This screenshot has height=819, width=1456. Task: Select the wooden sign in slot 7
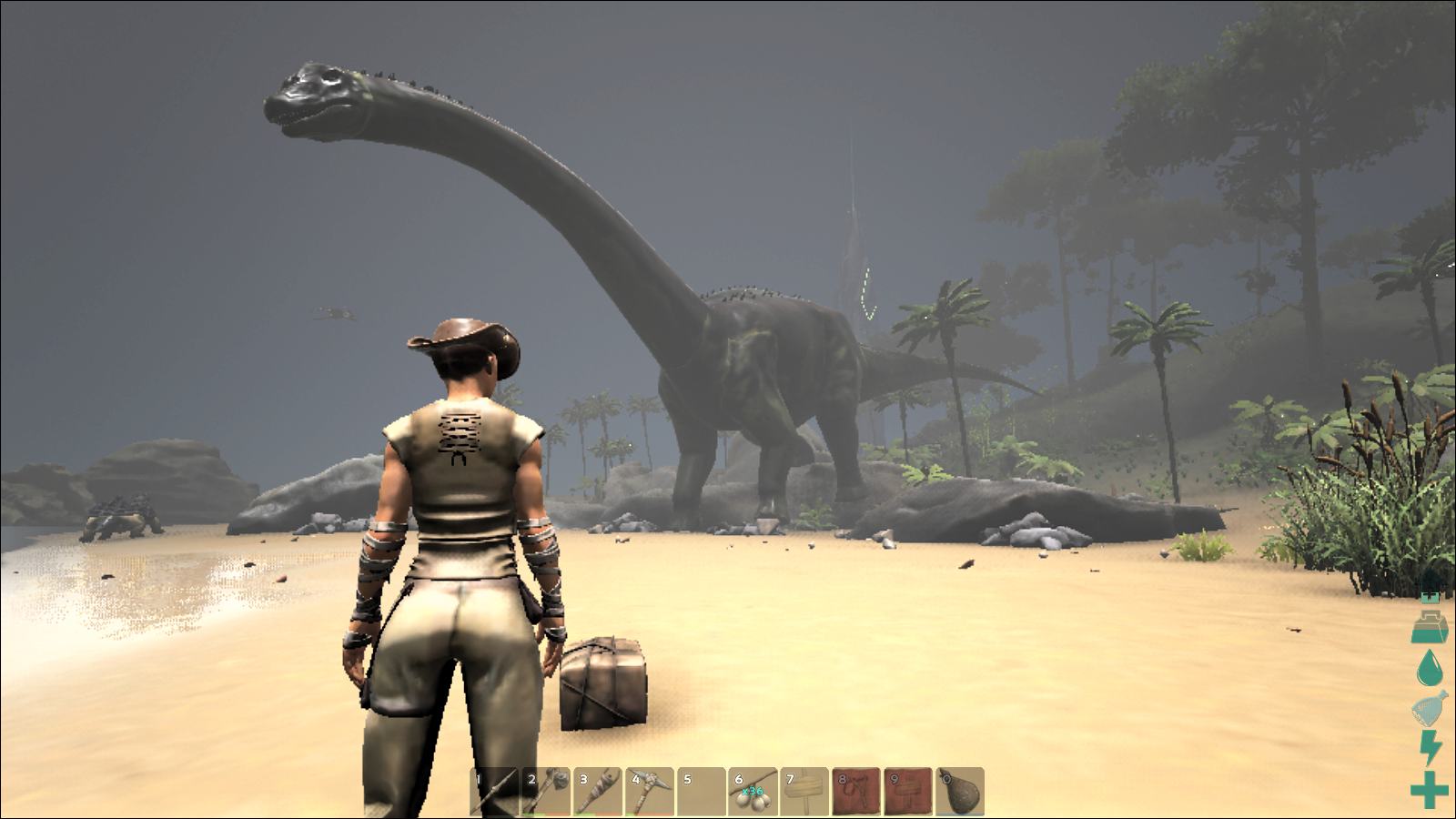click(x=804, y=792)
